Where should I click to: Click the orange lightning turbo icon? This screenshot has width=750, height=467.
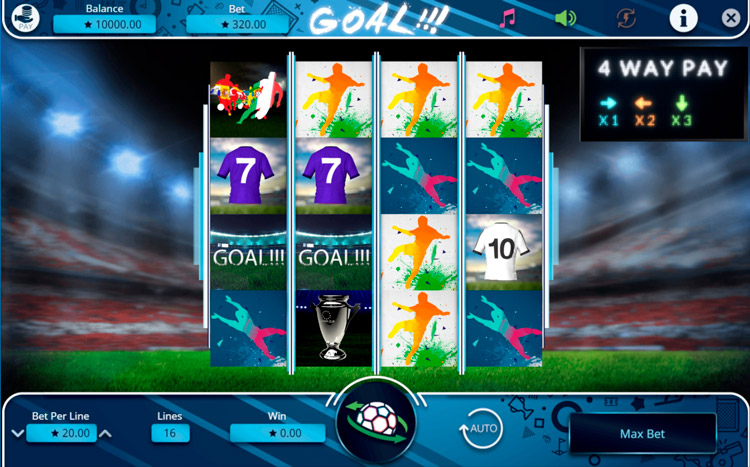pos(627,18)
